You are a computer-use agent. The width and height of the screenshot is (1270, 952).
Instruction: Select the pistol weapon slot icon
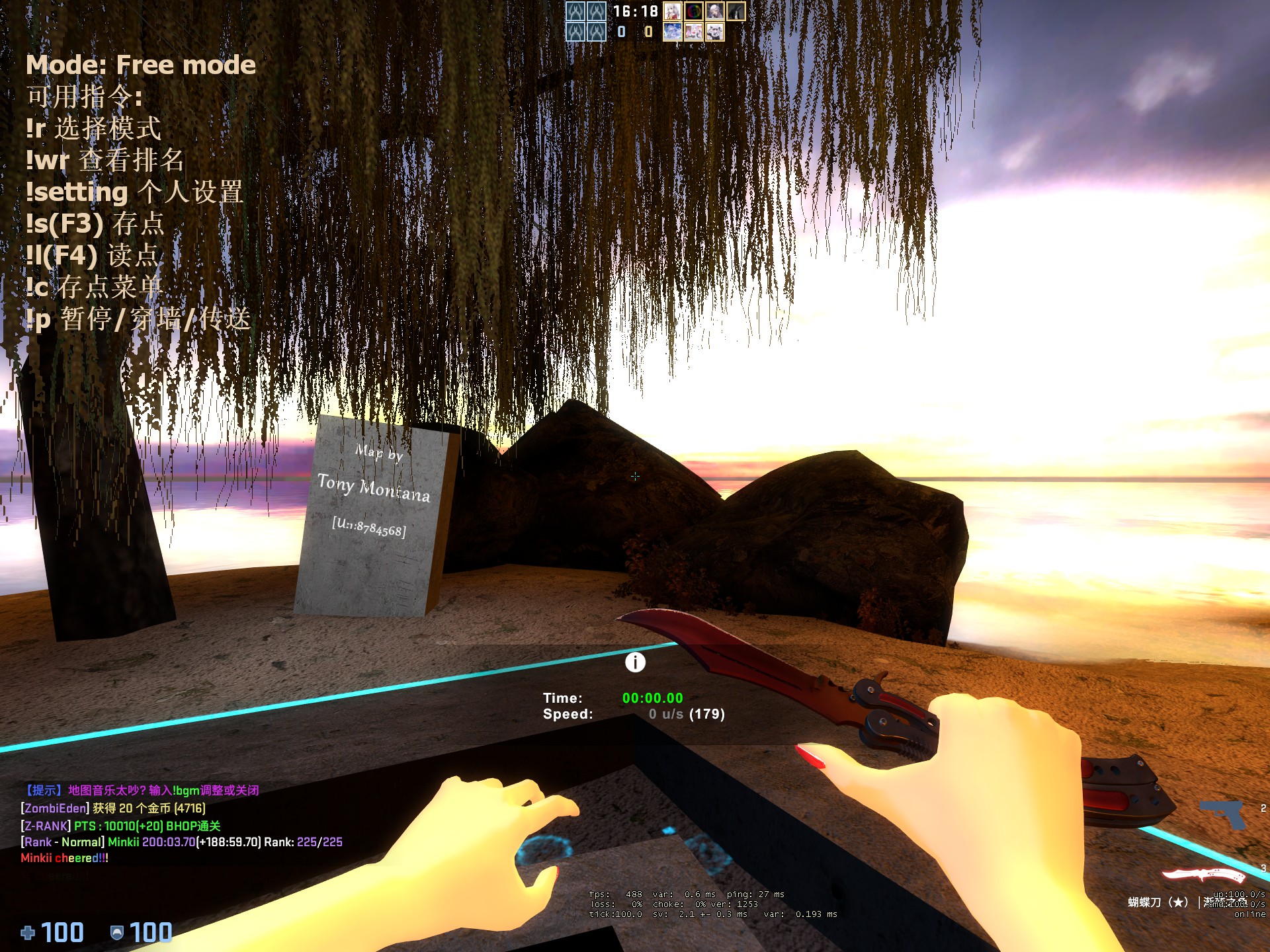pos(1222,814)
